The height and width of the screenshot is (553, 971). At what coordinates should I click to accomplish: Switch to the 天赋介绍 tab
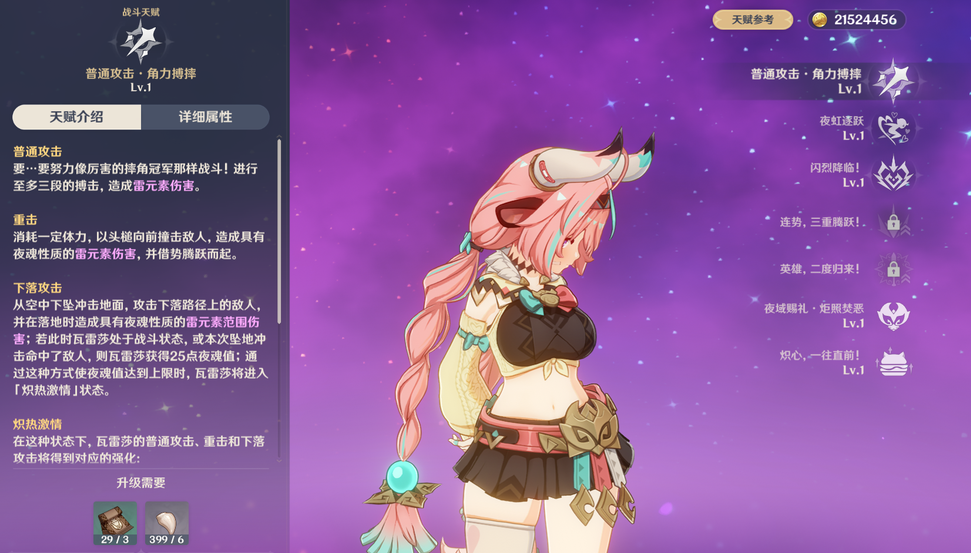tap(77, 117)
